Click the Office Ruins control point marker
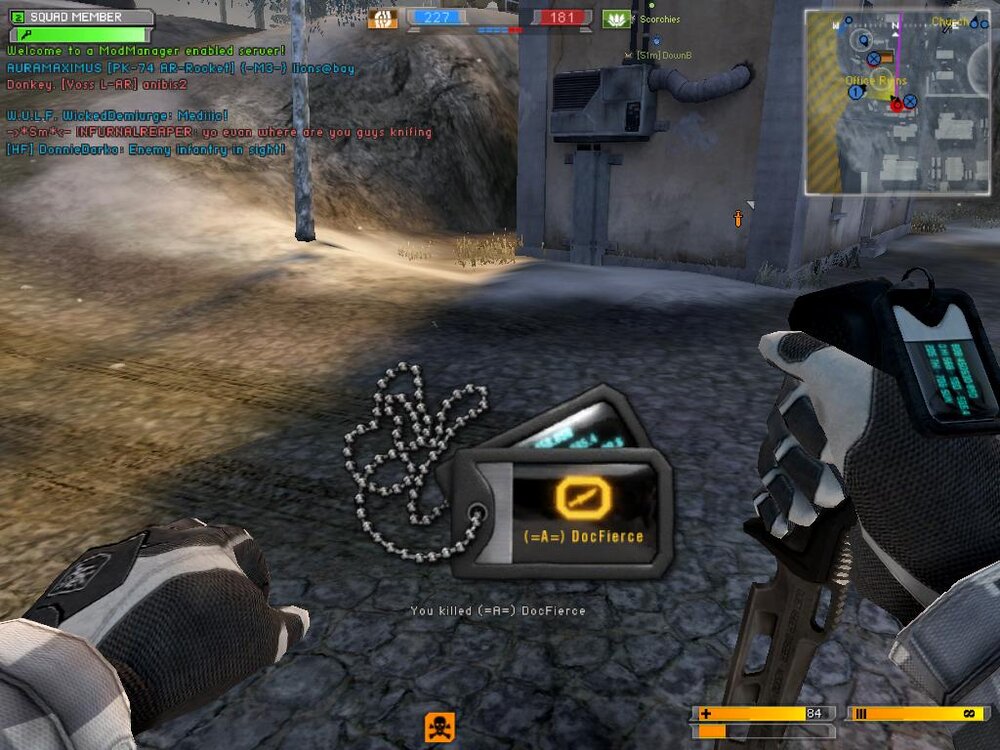 pyautogui.click(x=874, y=81)
